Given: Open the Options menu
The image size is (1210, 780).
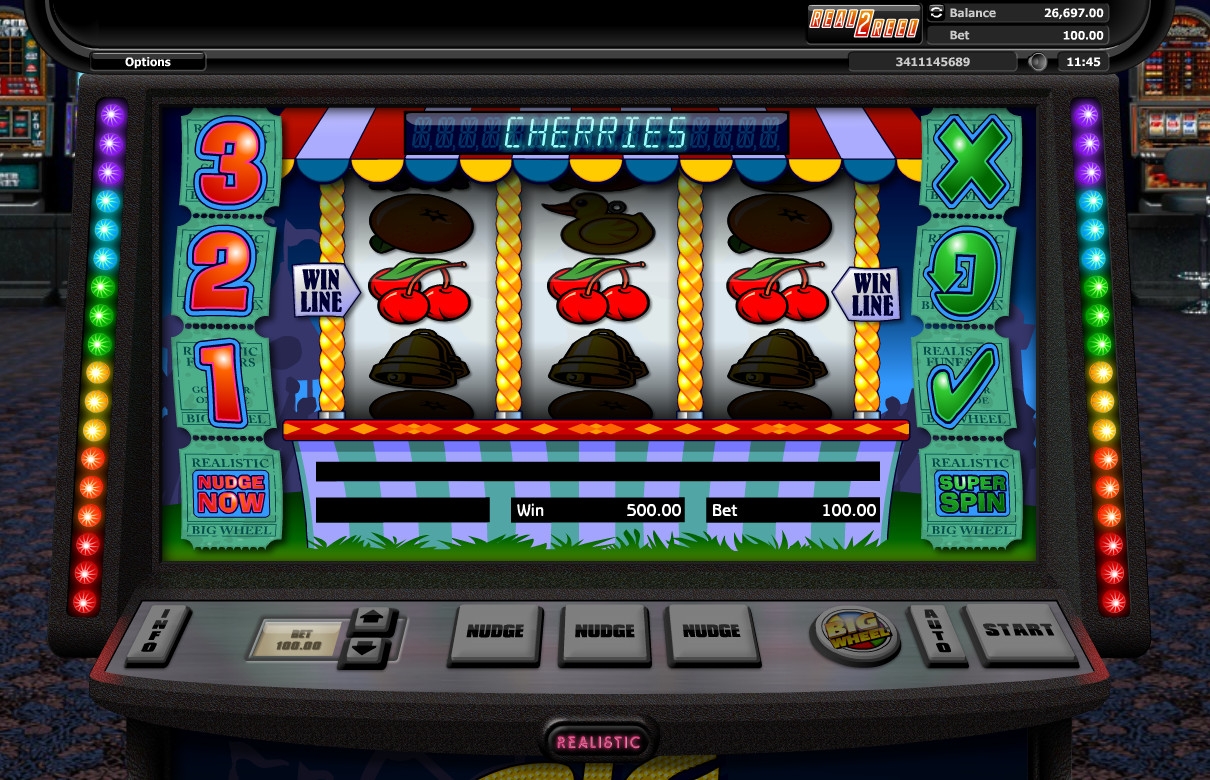Looking at the screenshot, I should [x=148, y=62].
